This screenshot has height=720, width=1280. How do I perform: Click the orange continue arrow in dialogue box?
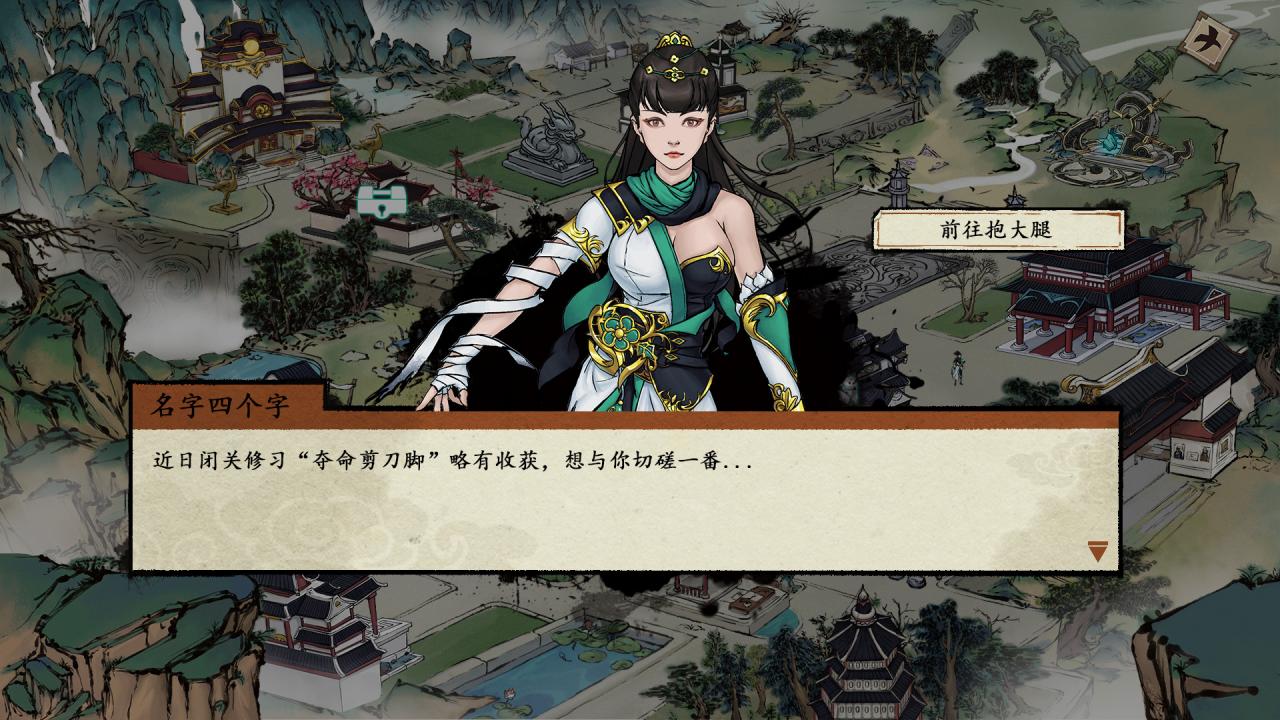pos(1098,550)
